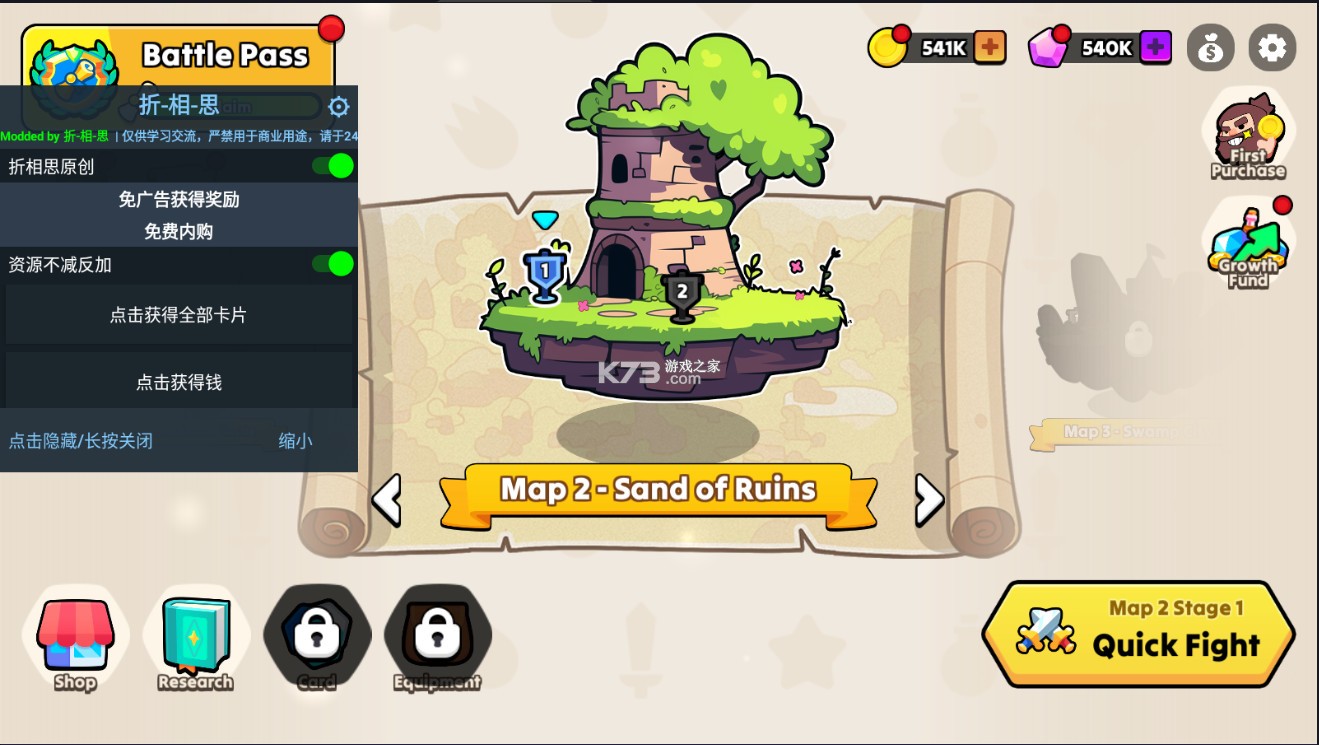
Task: Toggle the 折相思原创 switch
Action: [333, 166]
